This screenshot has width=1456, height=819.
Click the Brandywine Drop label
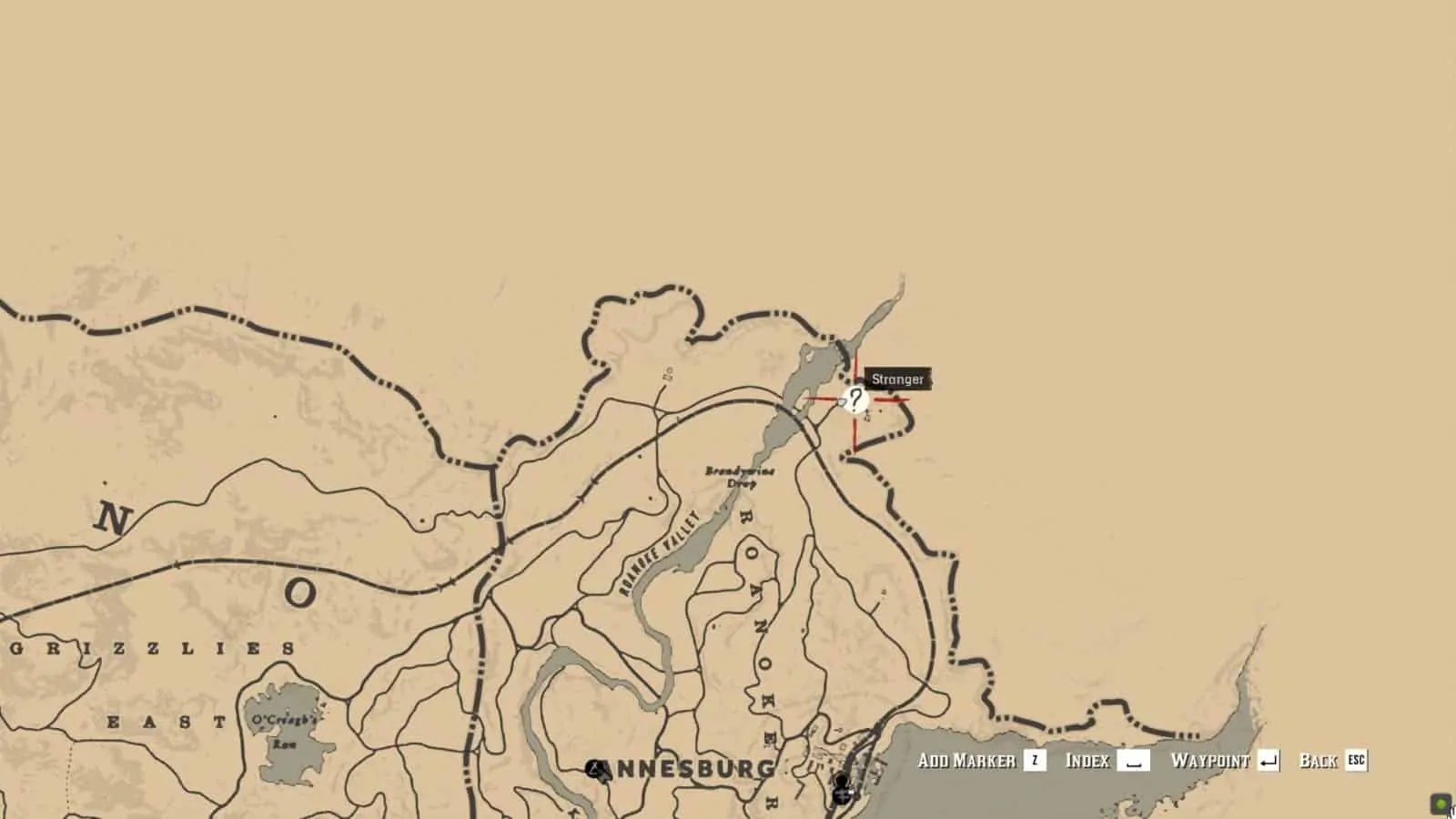[x=741, y=476]
